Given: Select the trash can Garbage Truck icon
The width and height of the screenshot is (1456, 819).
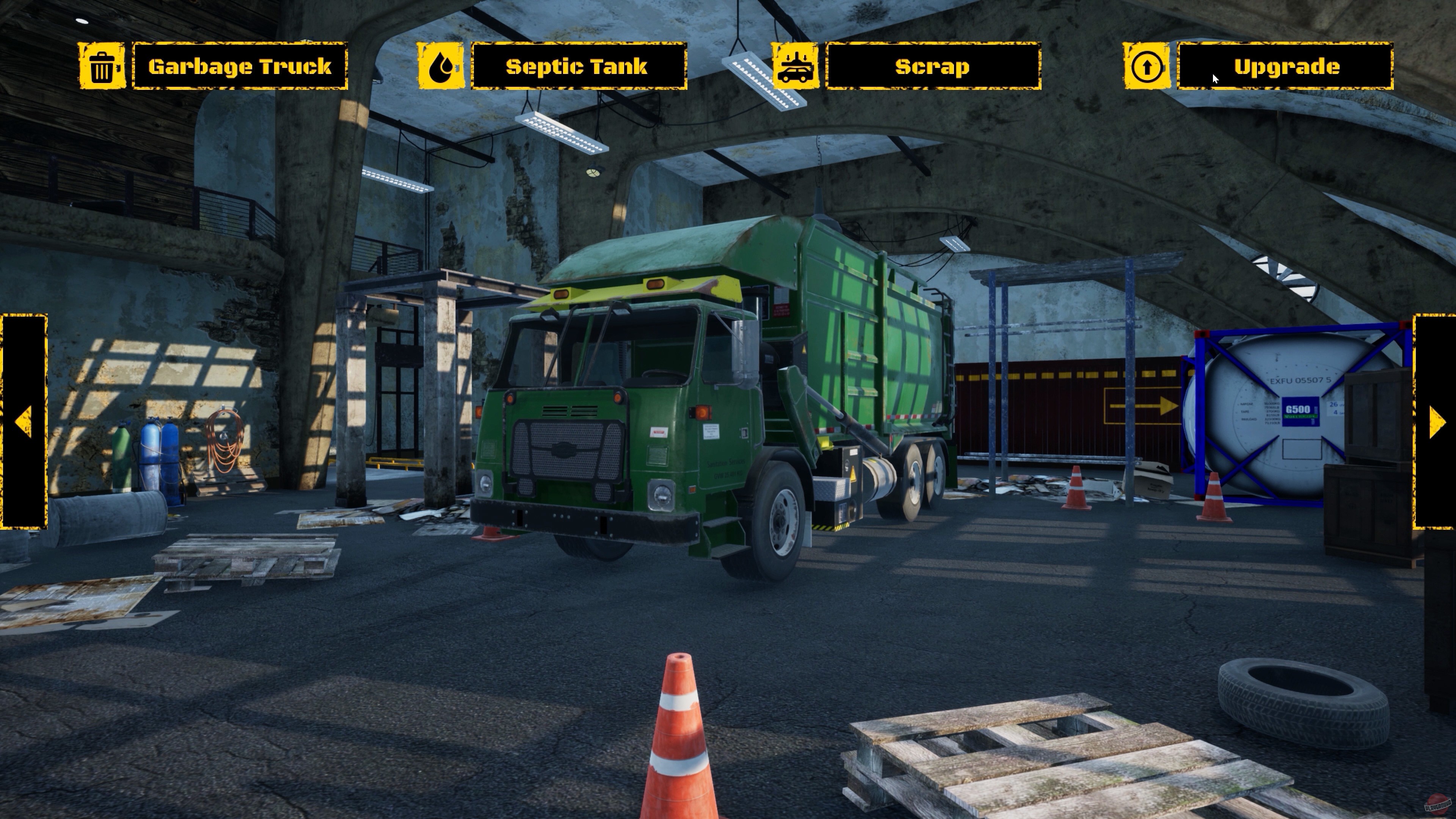Looking at the screenshot, I should point(102,67).
